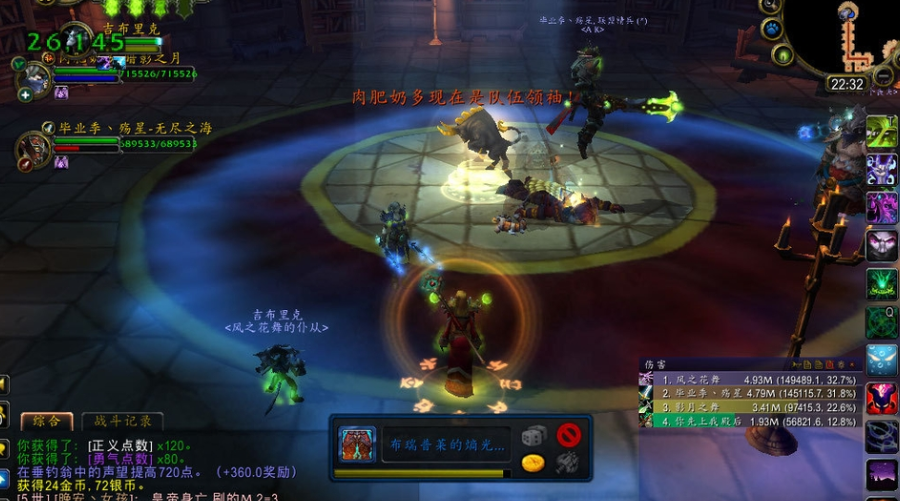
Task: Choose the Disenchant loot roll option
Action: tap(567, 462)
